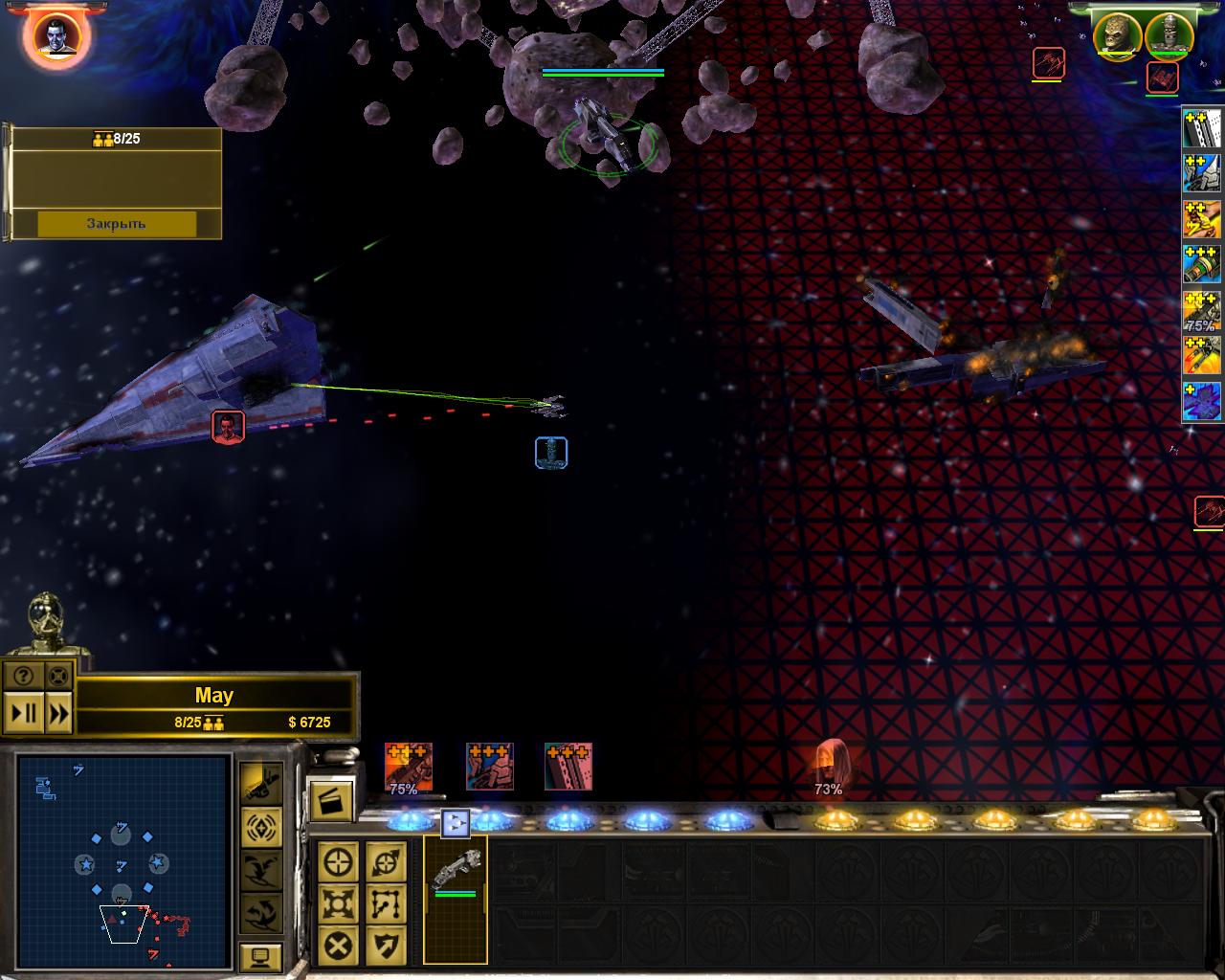Activate fast forward speed
Viewport: 1225px width, 980px height.
[x=58, y=713]
